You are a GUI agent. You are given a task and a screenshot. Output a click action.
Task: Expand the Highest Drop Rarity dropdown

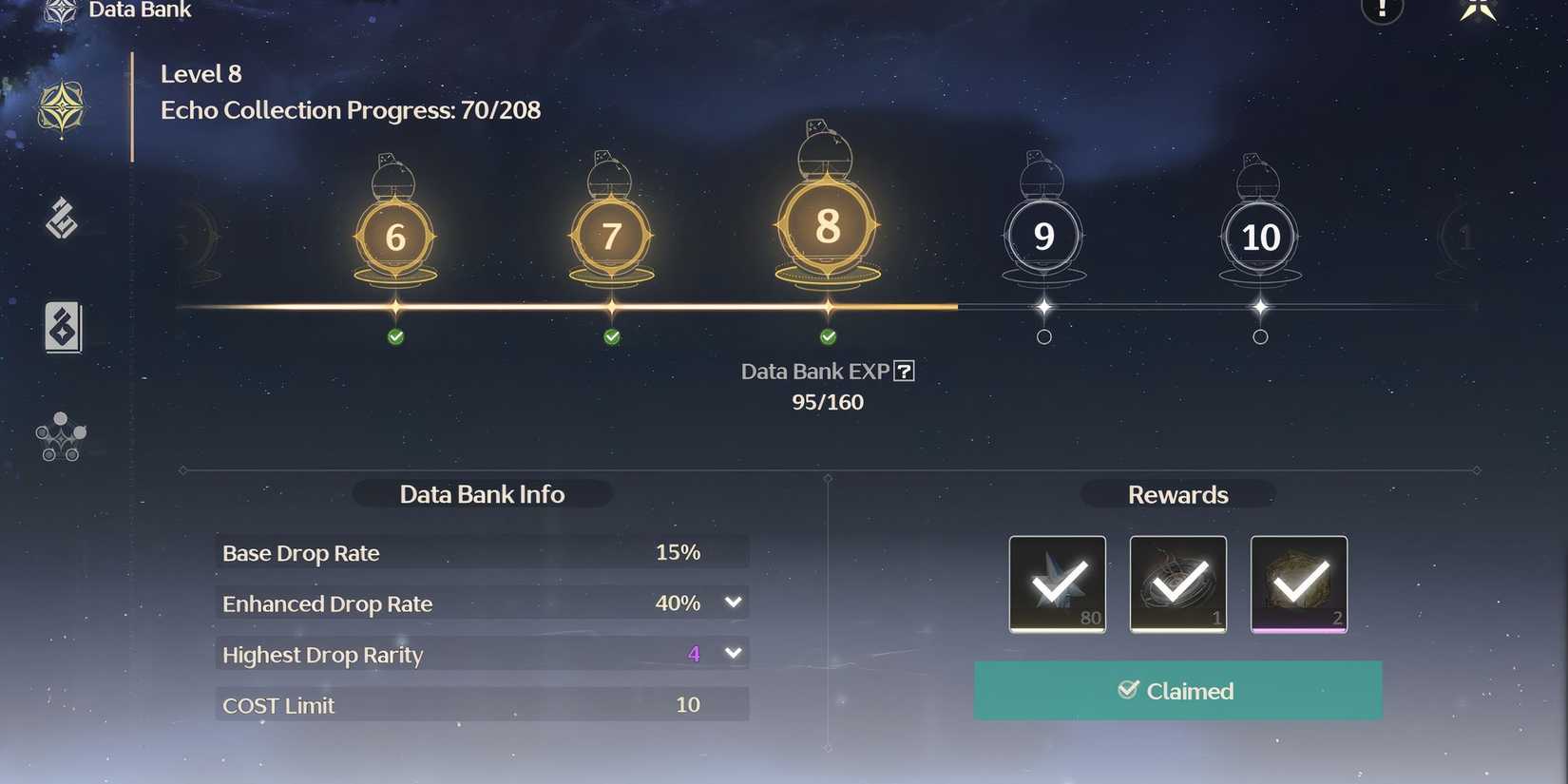pos(732,653)
